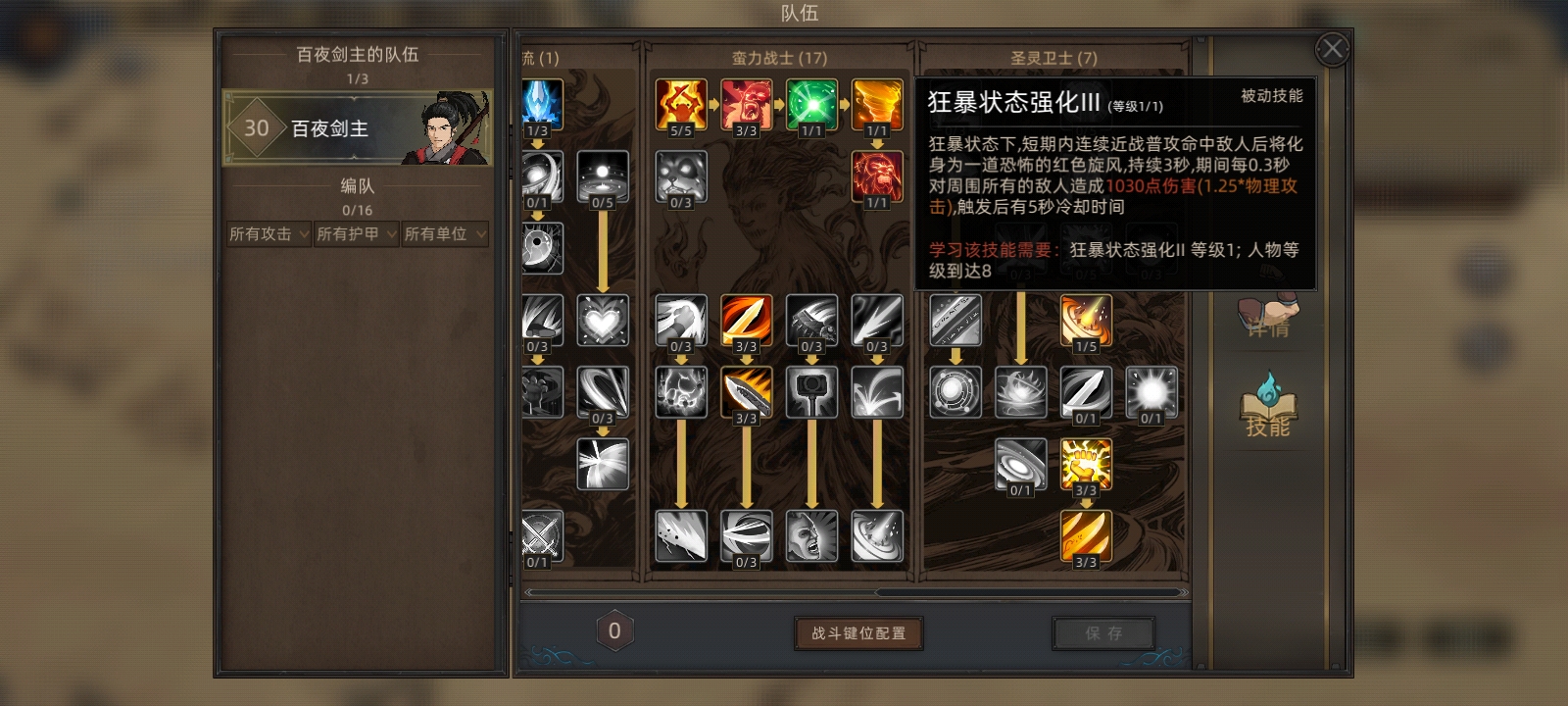The height and width of the screenshot is (706, 1568).
Task: Click the hammer skill icon
Action: point(811,391)
